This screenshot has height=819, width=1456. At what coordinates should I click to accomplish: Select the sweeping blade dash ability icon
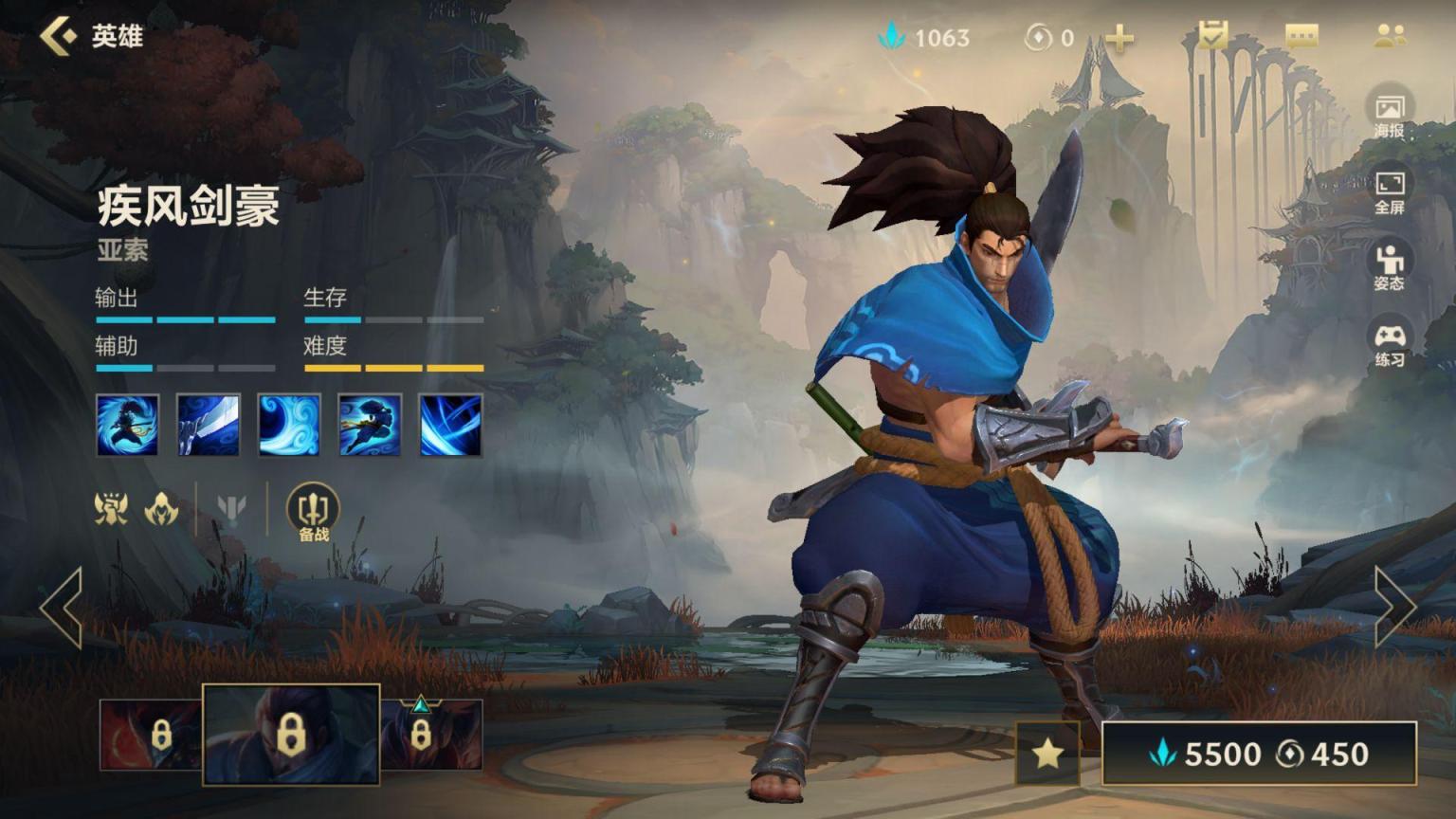coord(370,425)
